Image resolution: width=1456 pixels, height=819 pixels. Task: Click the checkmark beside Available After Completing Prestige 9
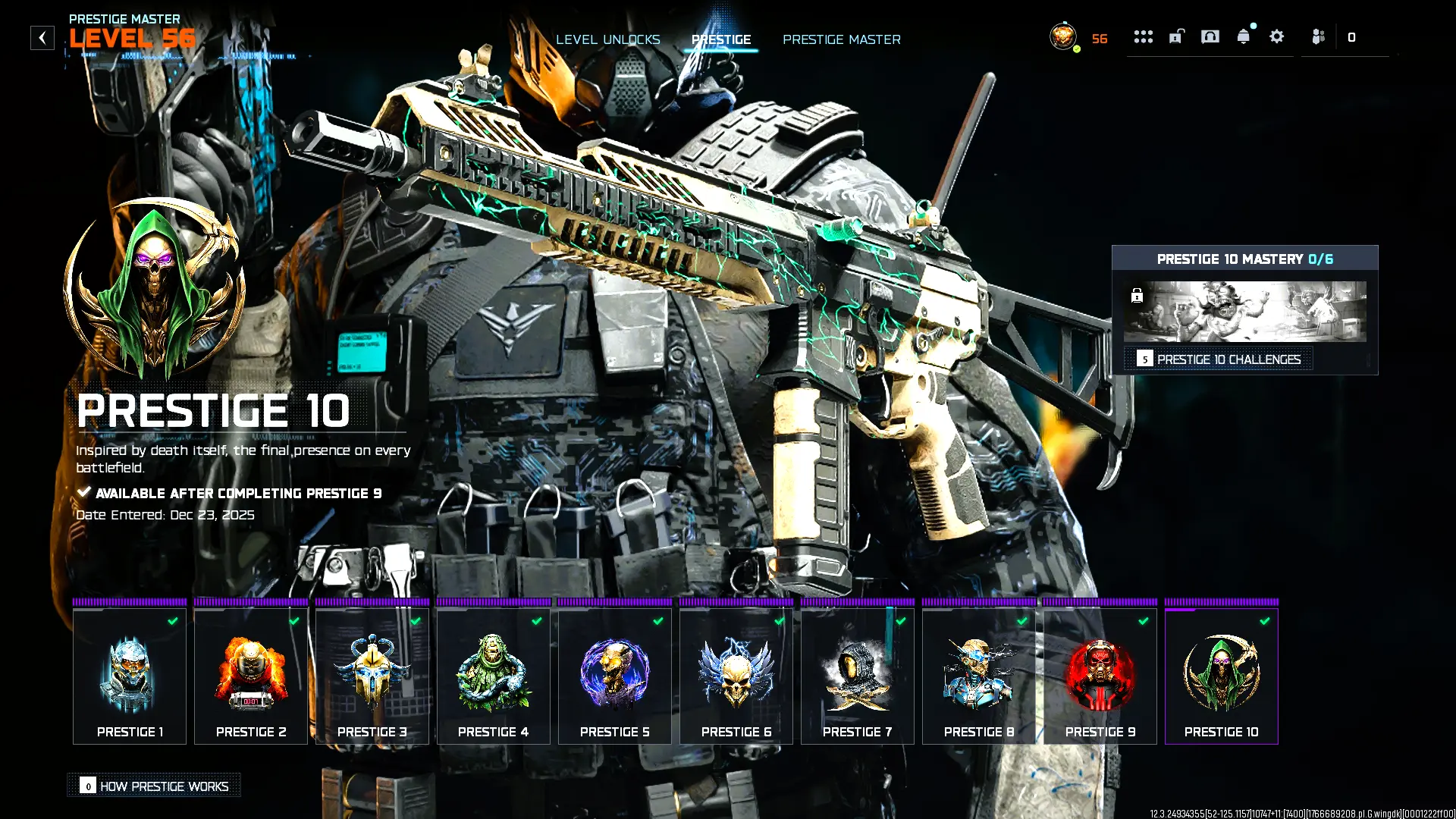tap(83, 491)
